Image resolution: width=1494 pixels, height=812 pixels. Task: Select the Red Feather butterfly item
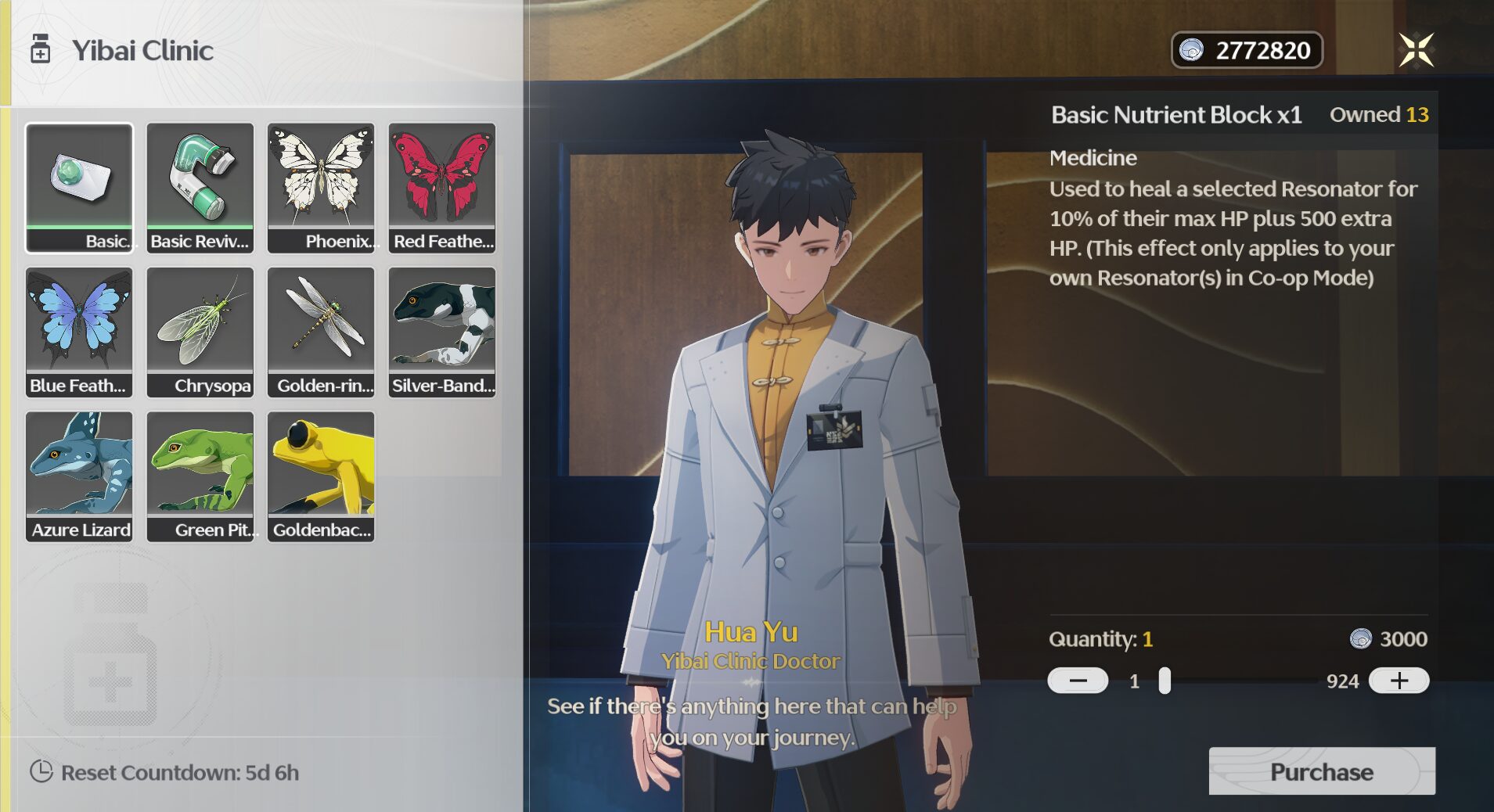coord(442,187)
